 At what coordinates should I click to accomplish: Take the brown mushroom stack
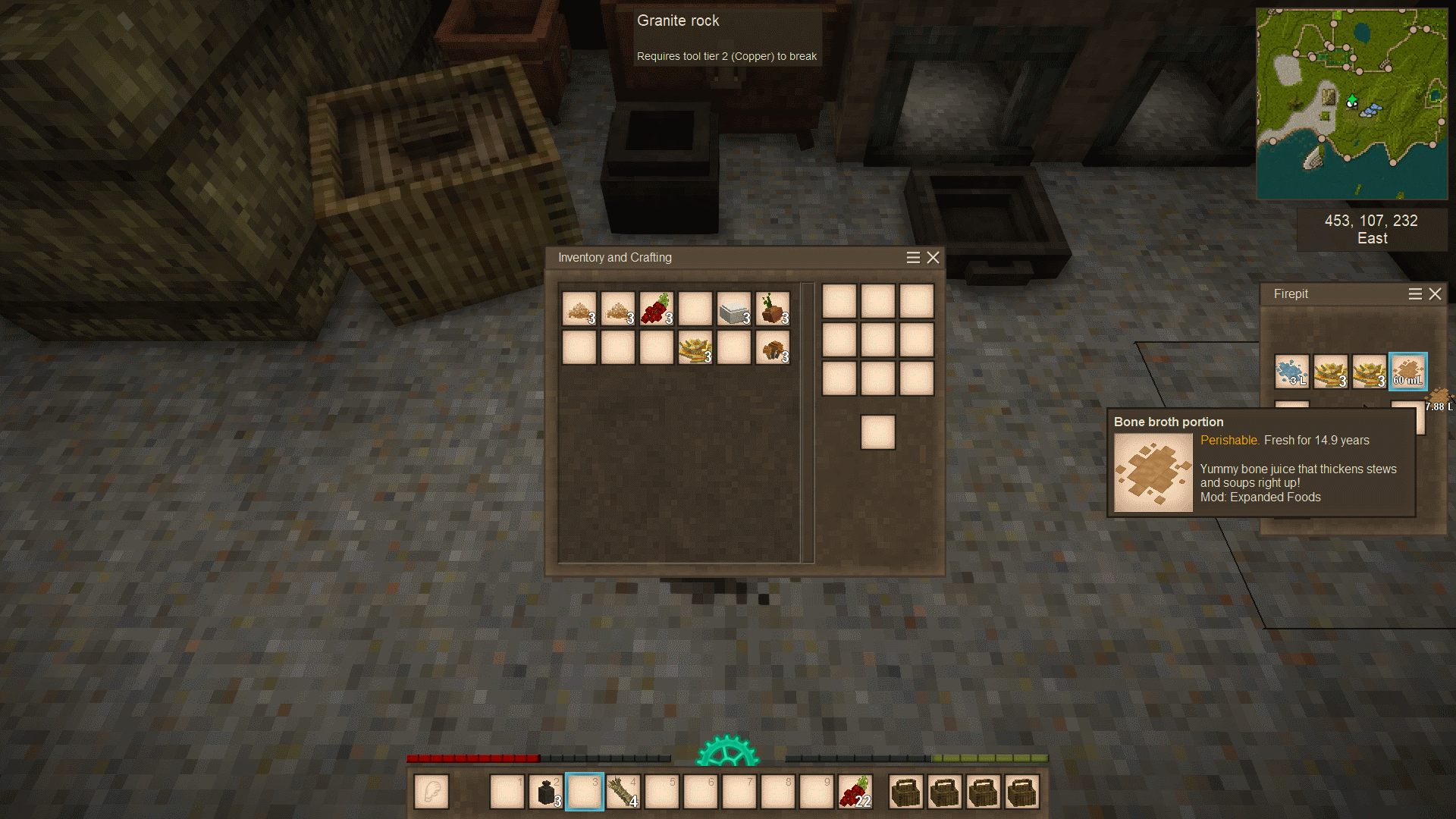pyautogui.click(x=773, y=348)
